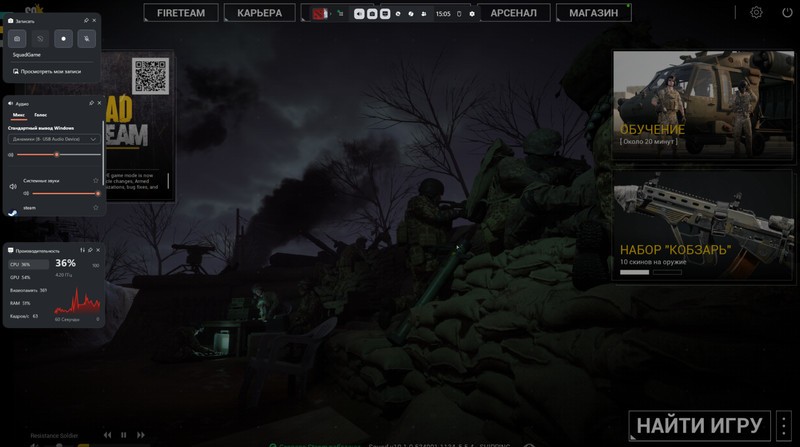Open the АРСЕНАЛ menu
Viewport: 800px width, 447px height.
(514, 13)
